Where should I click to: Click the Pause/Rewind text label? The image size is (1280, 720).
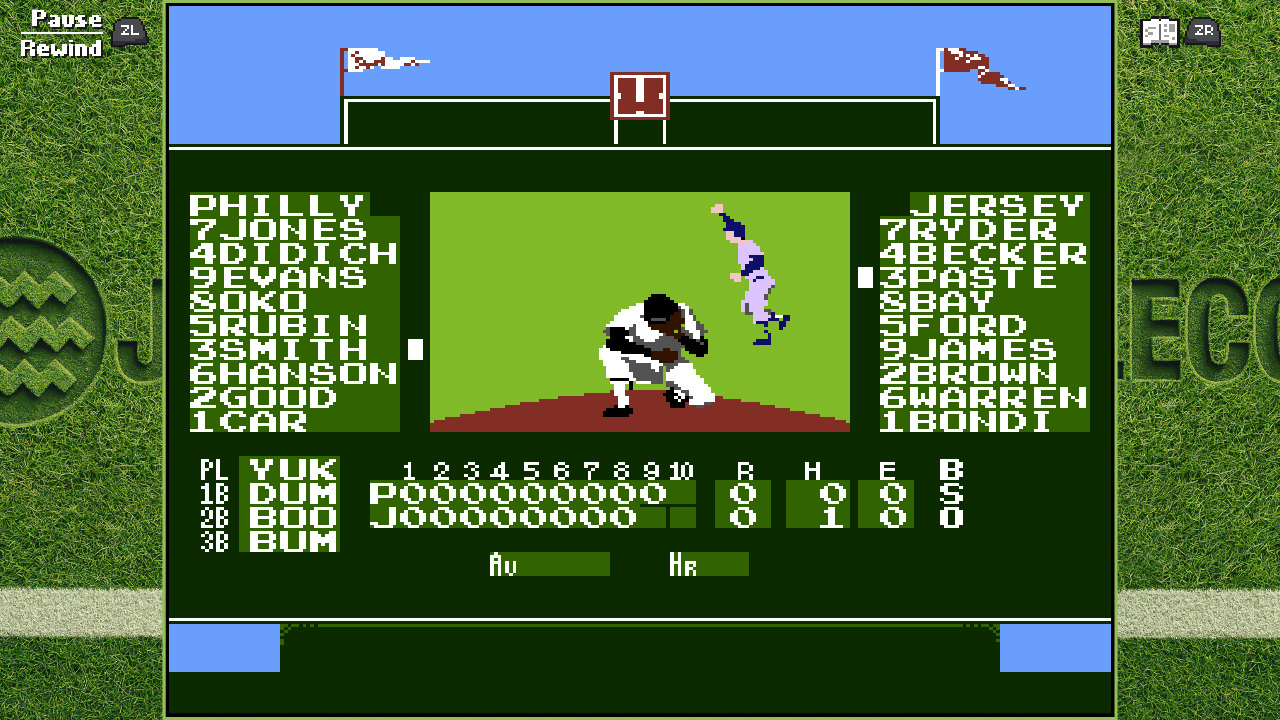tap(61, 30)
